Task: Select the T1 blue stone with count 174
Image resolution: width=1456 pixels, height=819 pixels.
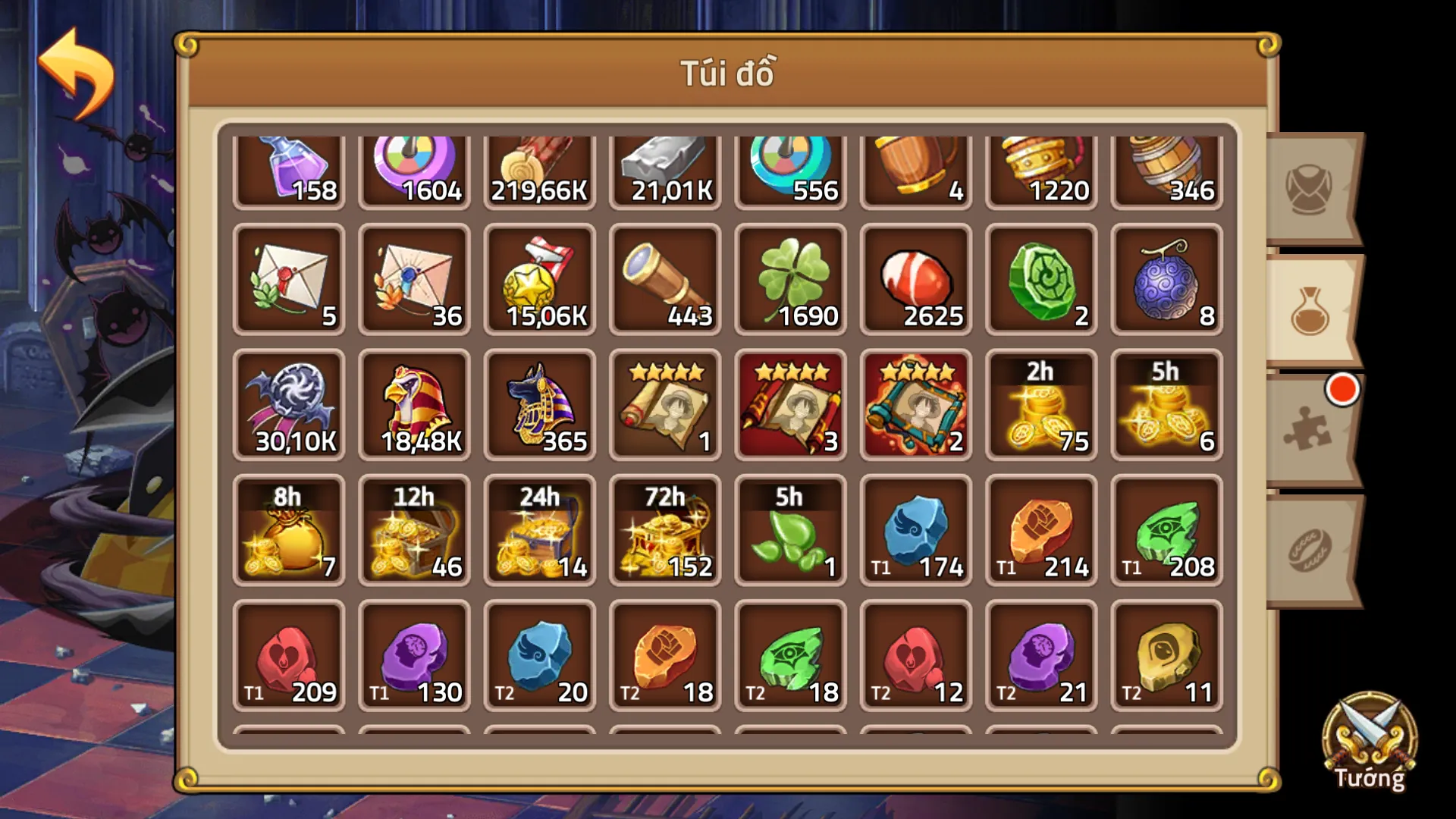Action: [915, 531]
